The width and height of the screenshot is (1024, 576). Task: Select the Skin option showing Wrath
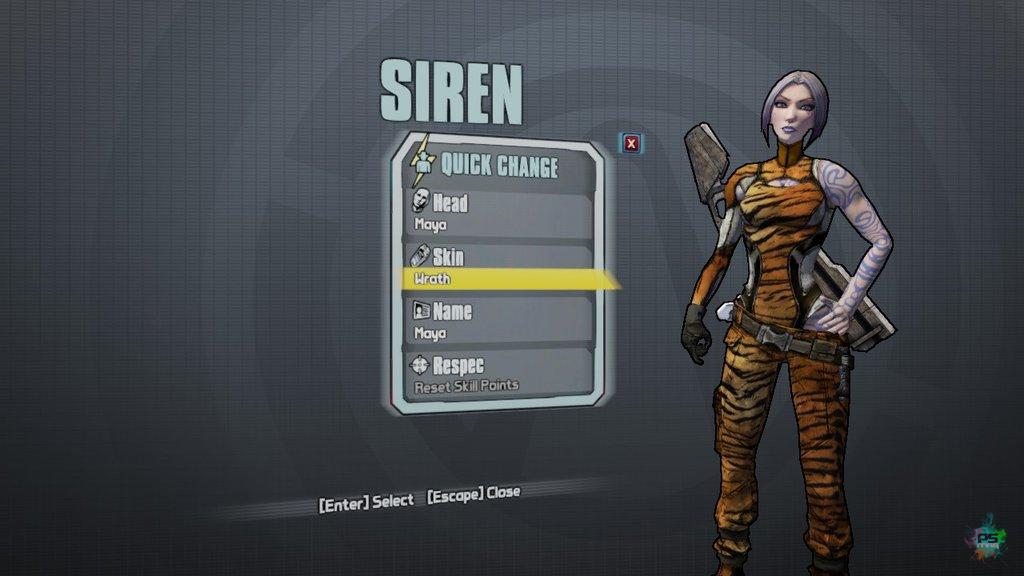(500, 267)
